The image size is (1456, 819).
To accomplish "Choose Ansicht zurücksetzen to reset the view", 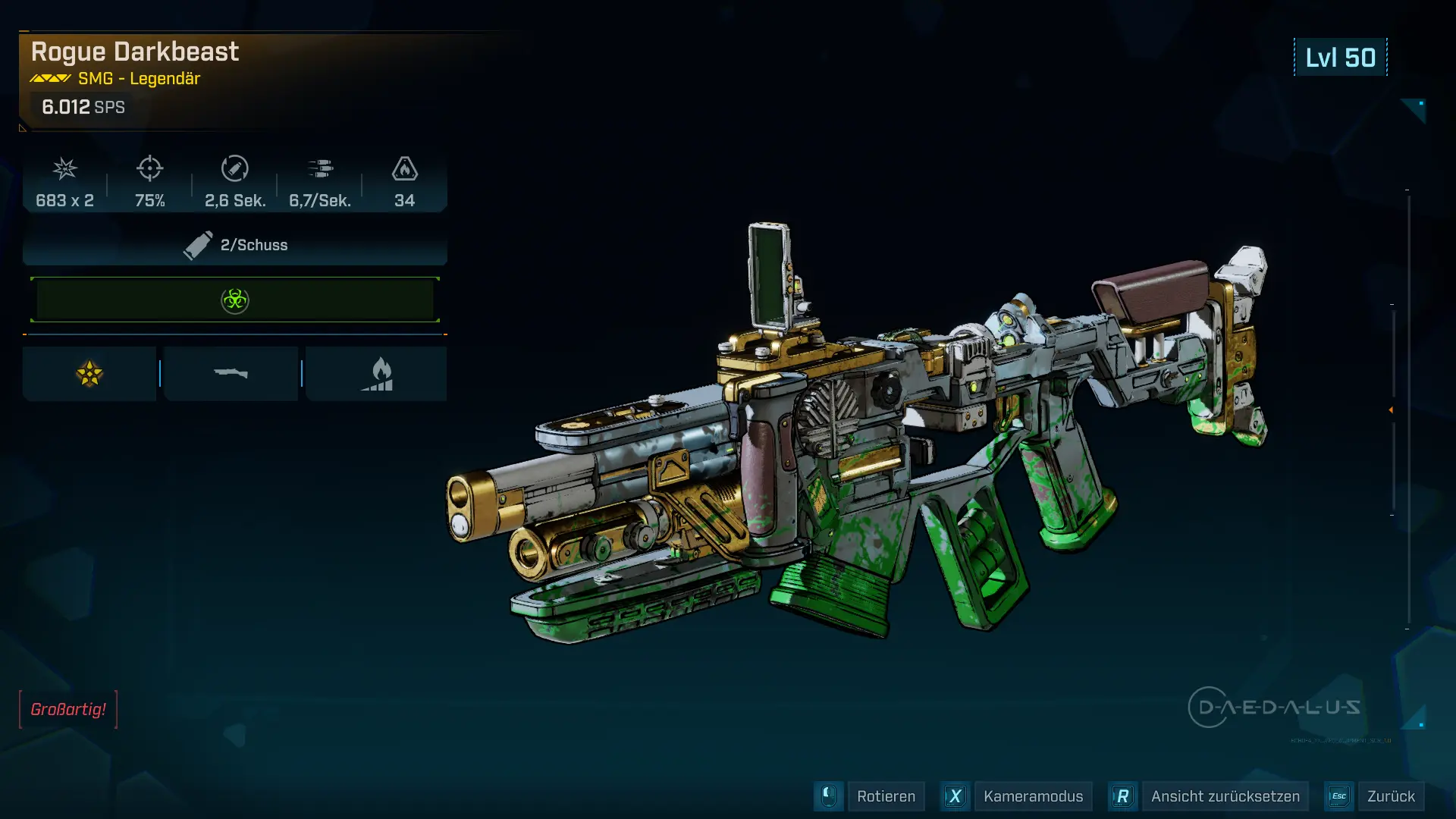I will (1225, 796).
